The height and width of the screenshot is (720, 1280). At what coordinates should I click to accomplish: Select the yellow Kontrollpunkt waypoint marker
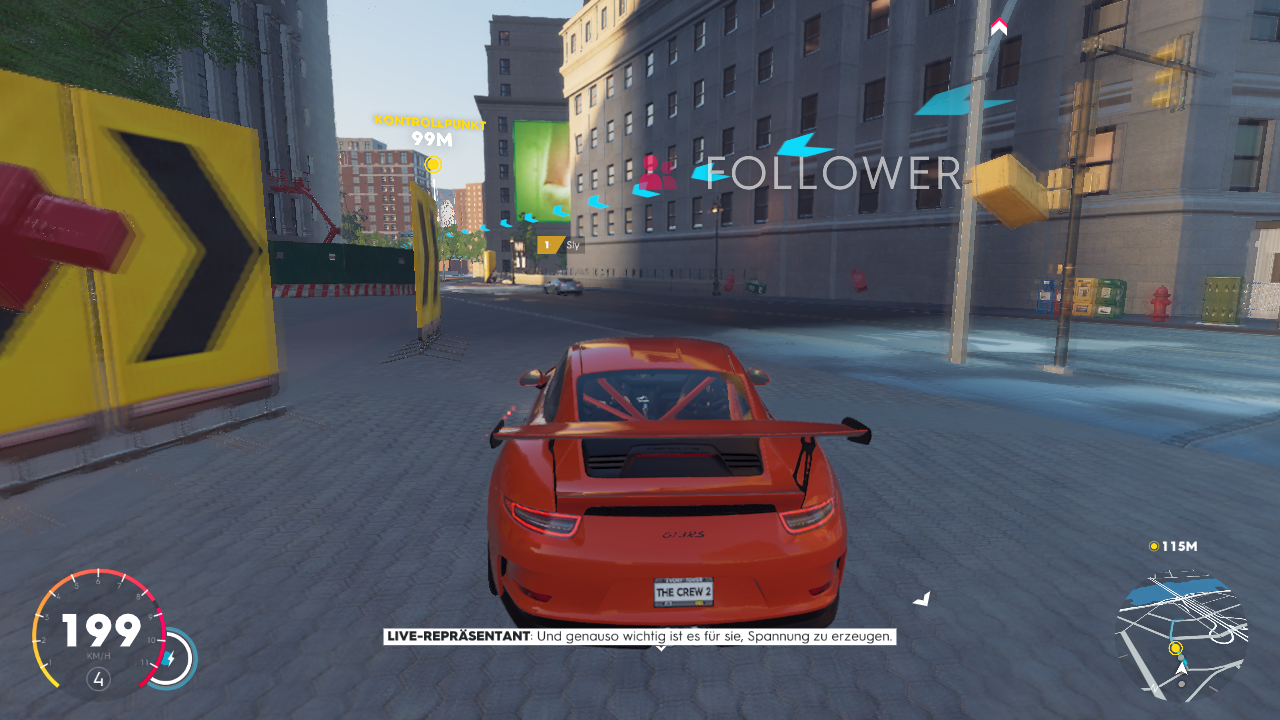click(x=433, y=164)
